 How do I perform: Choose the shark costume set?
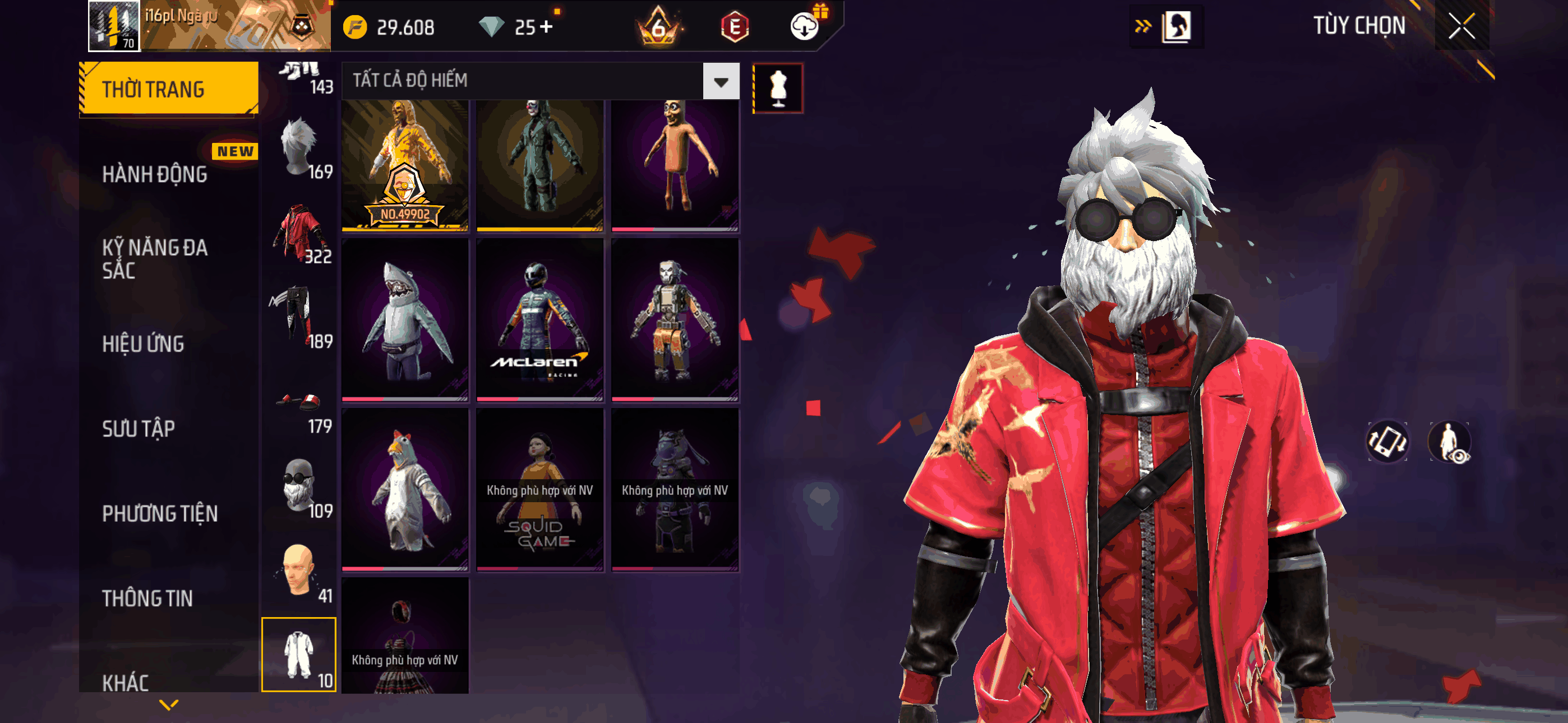[405, 320]
